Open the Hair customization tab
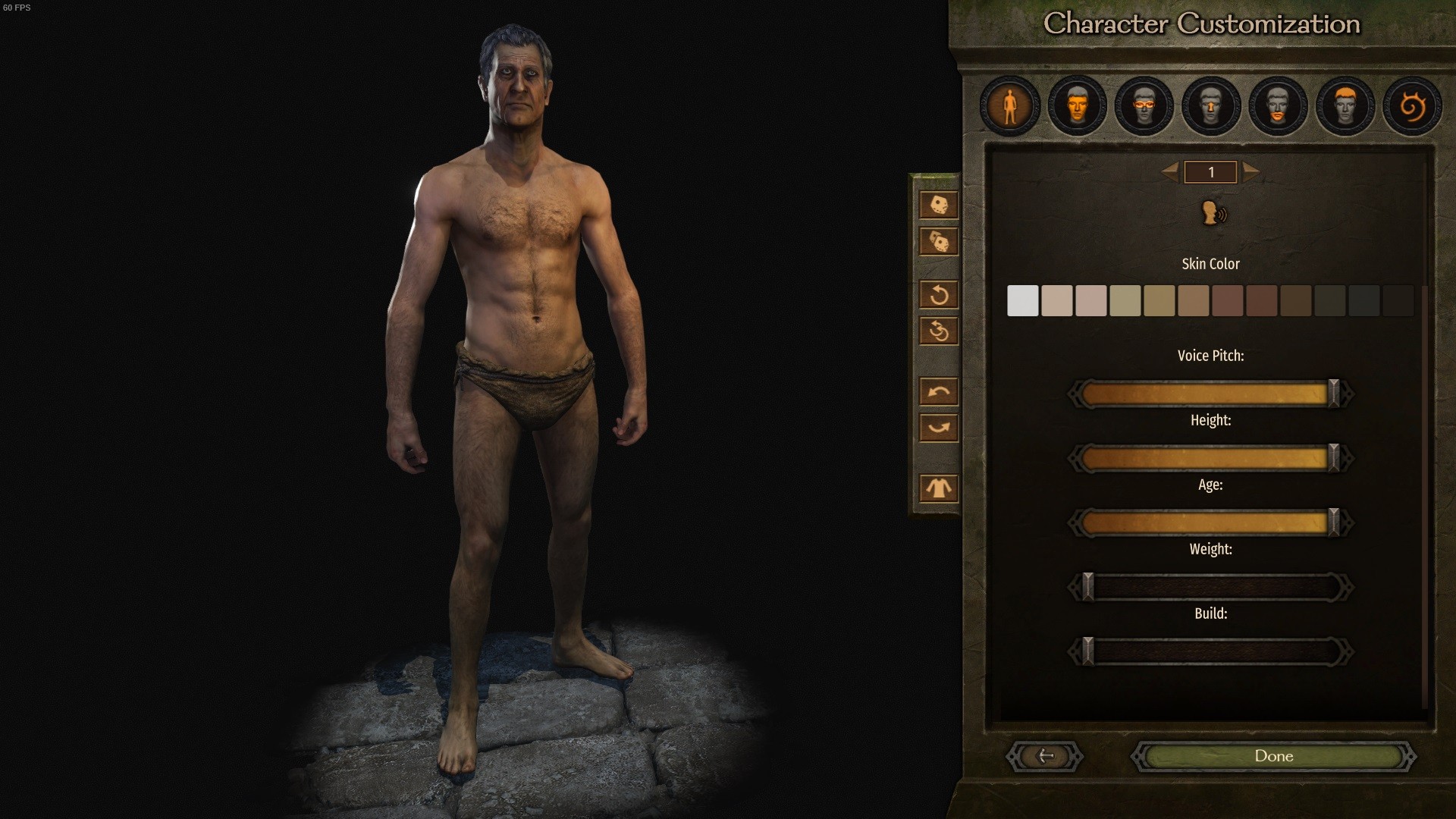Image resolution: width=1456 pixels, height=819 pixels. (x=1345, y=106)
